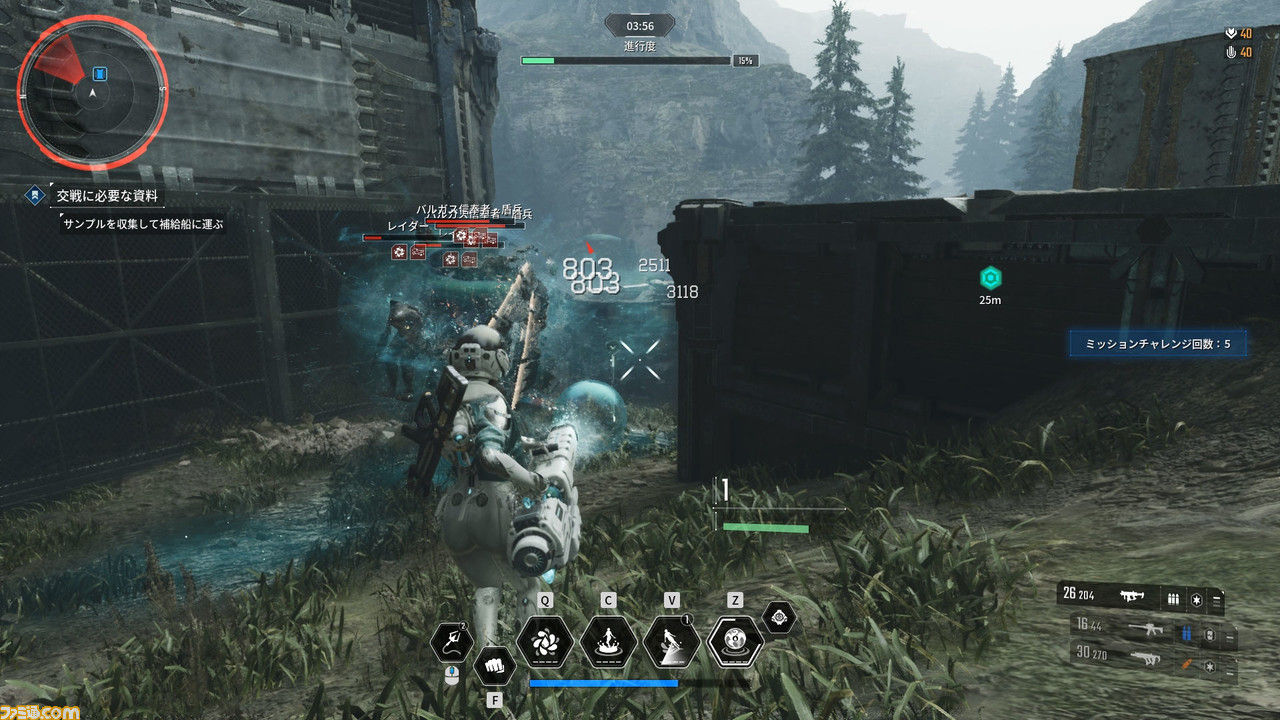Use the figure-in-splash skill on C
Viewport: 1280px width, 720px height.
(x=608, y=641)
